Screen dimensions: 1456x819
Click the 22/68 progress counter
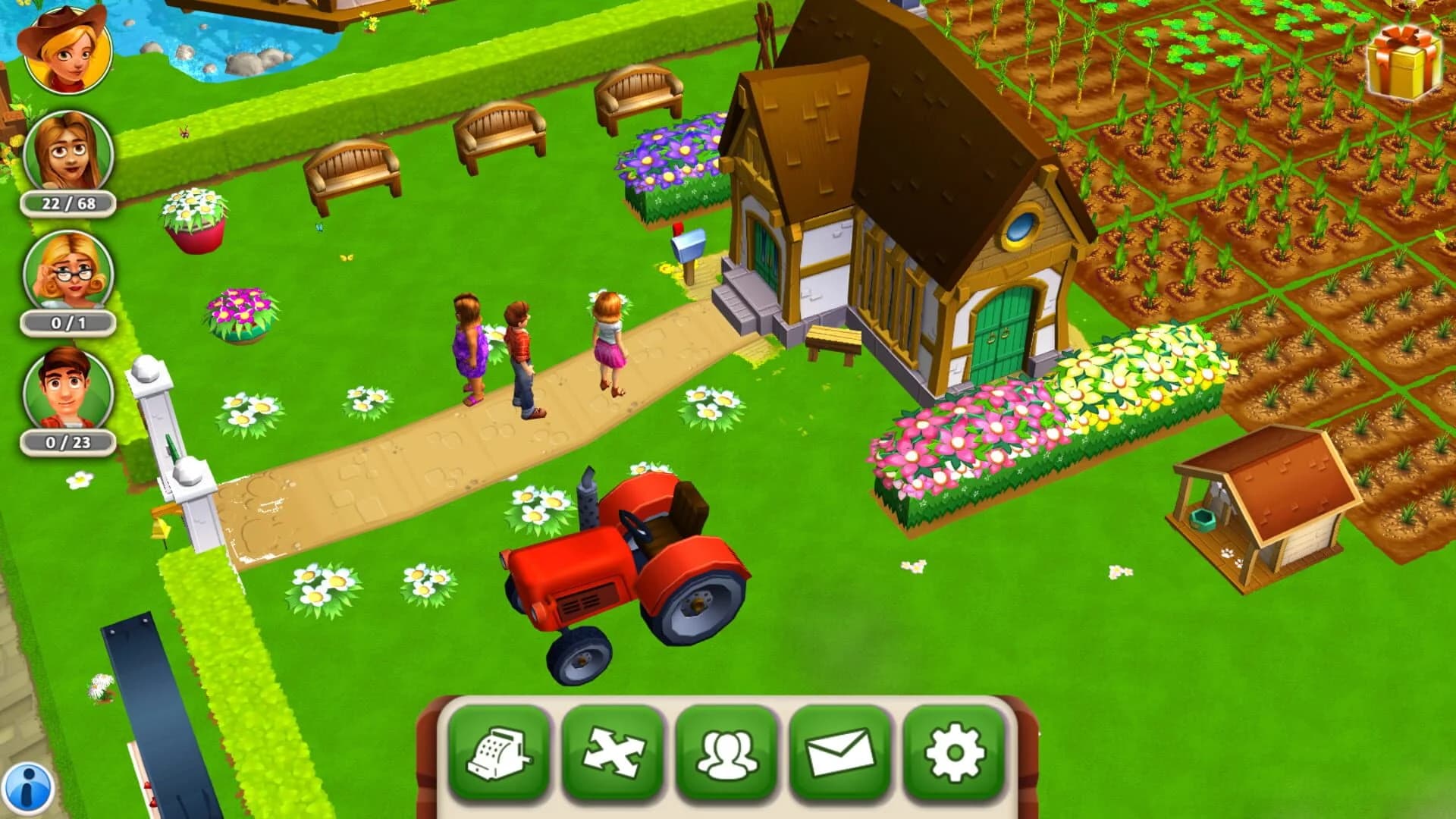click(65, 204)
